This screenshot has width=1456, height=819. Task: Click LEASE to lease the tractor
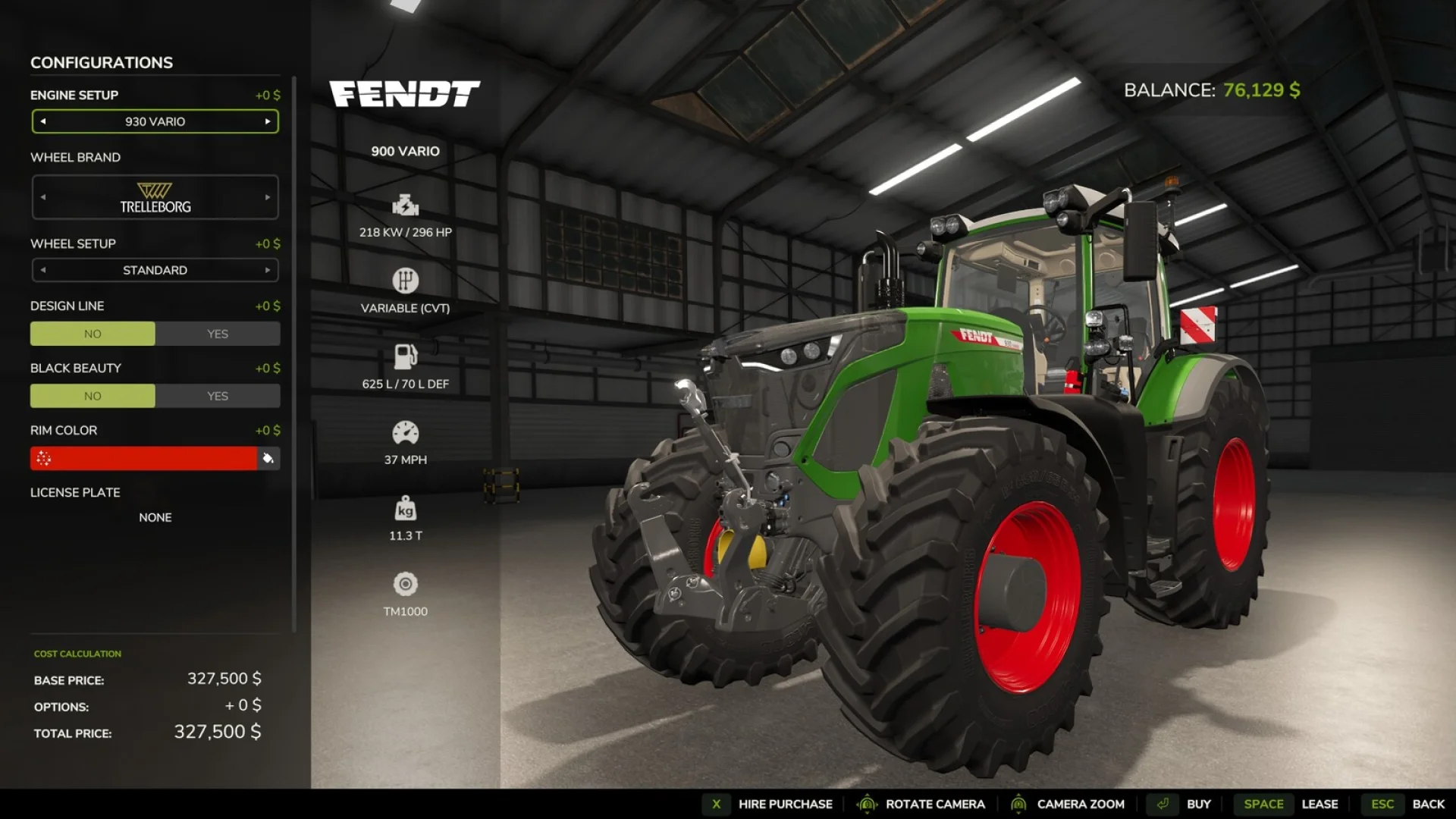coord(1321,804)
